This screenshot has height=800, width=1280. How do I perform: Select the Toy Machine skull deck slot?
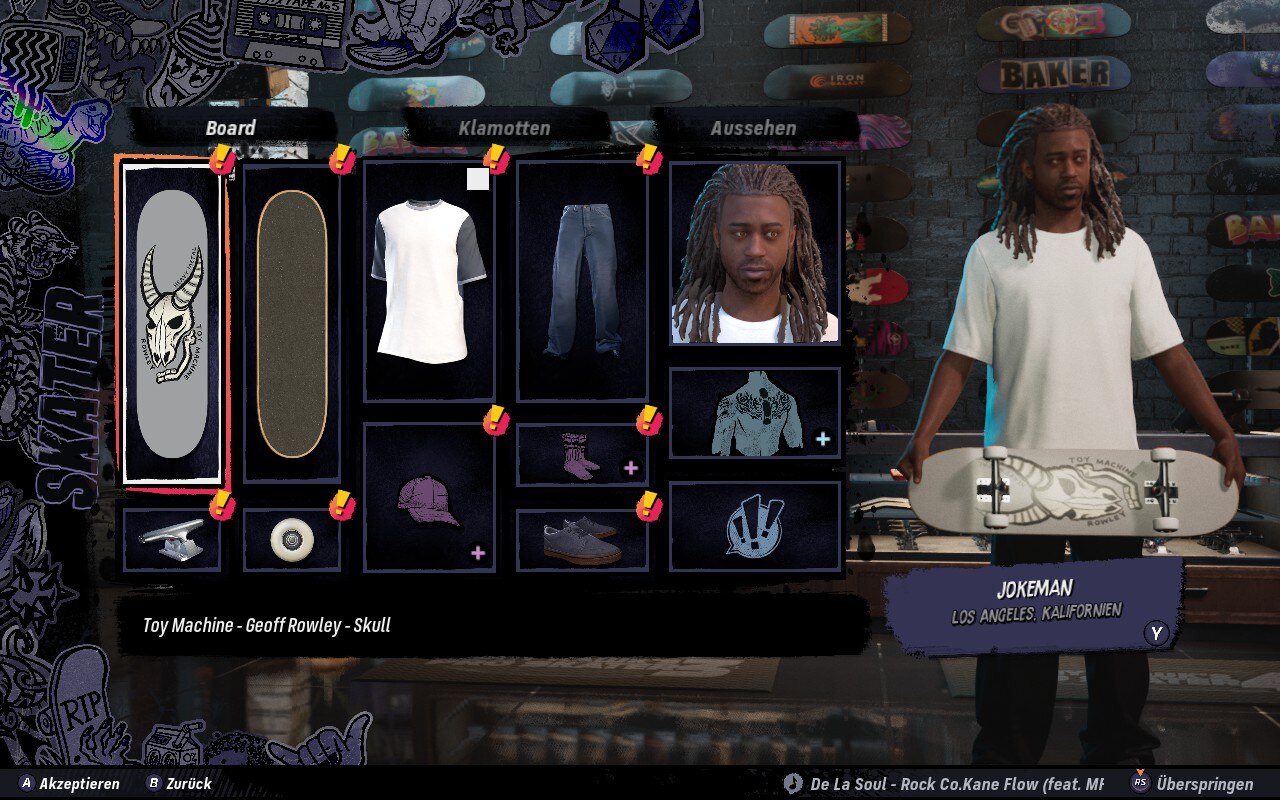pos(172,323)
